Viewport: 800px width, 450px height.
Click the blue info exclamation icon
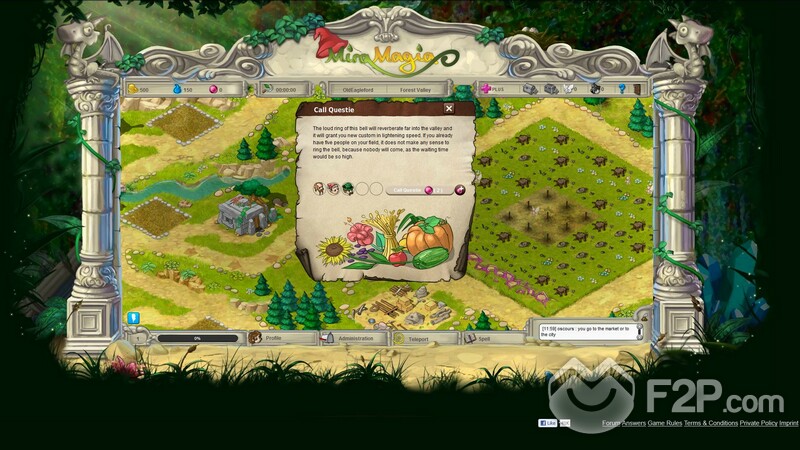[133, 318]
